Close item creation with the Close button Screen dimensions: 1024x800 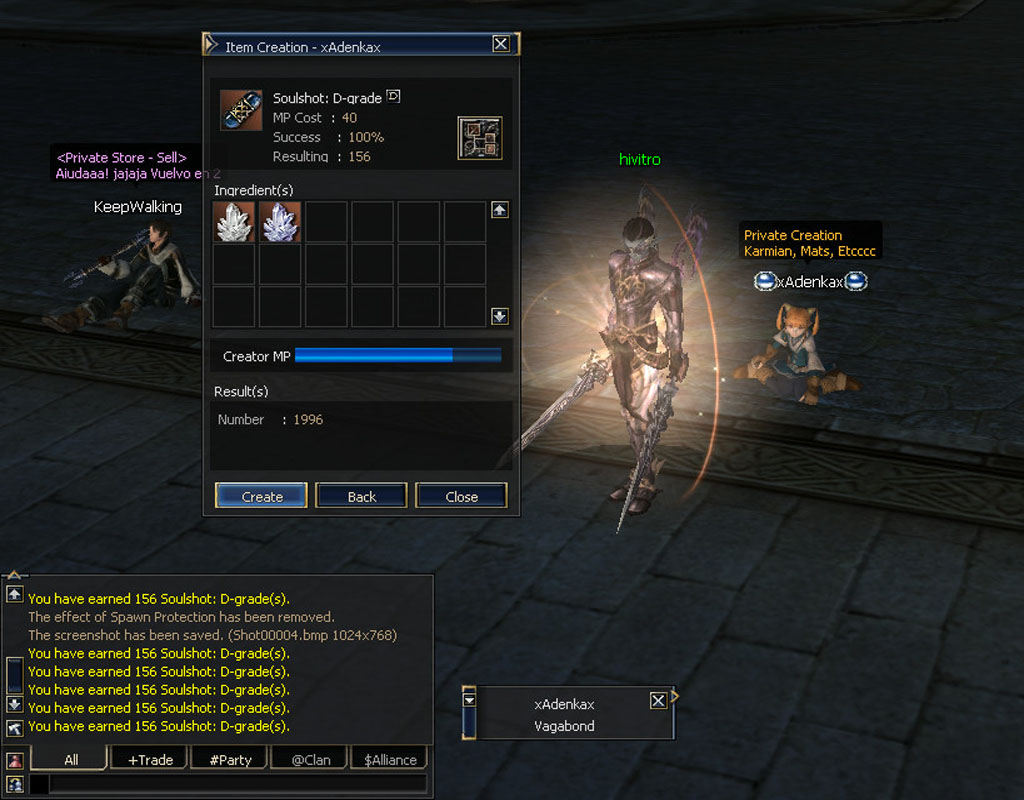click(461, 496)
